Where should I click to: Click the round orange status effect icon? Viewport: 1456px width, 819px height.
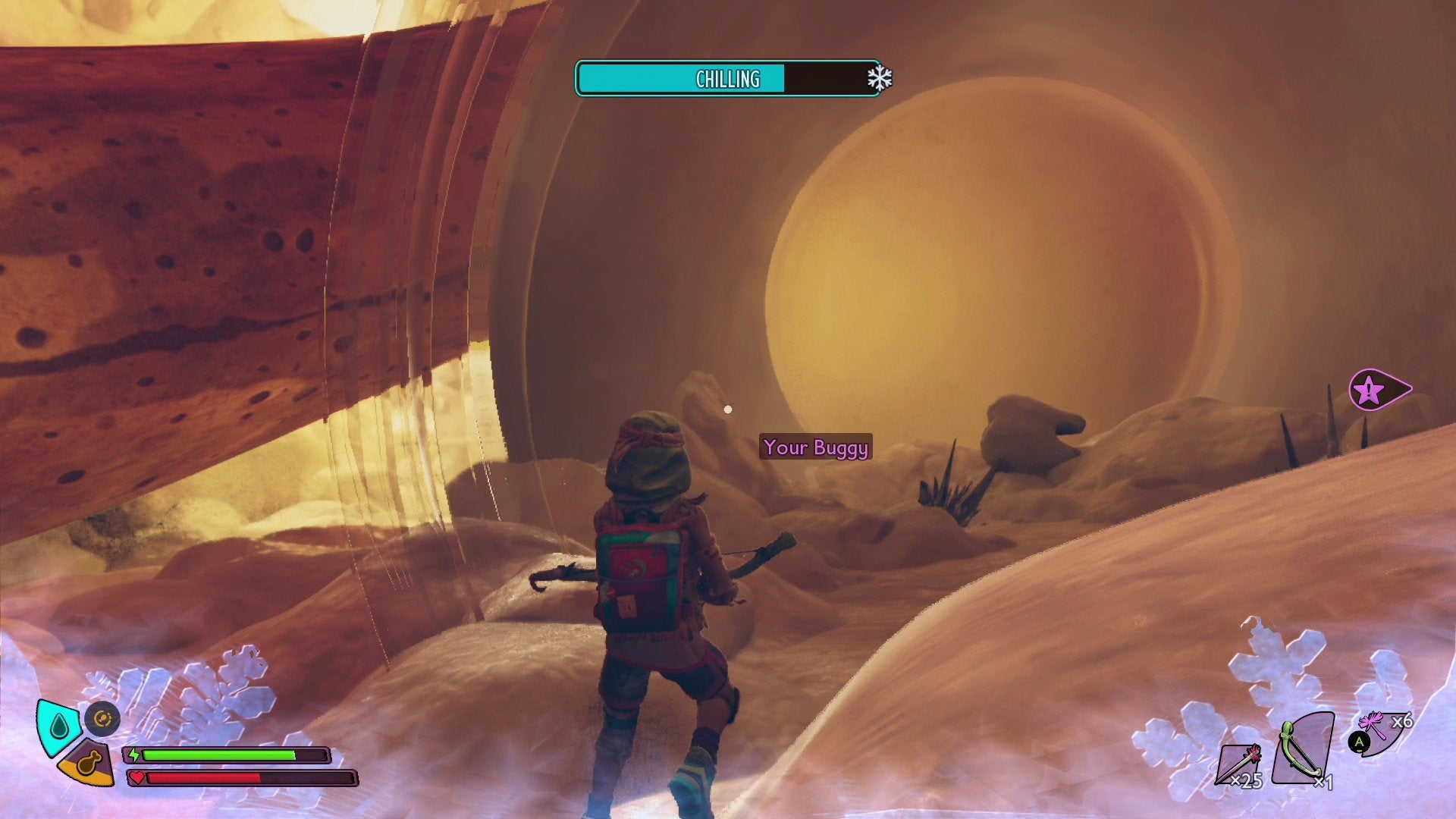pyautogui.click(x=102, y=718)
